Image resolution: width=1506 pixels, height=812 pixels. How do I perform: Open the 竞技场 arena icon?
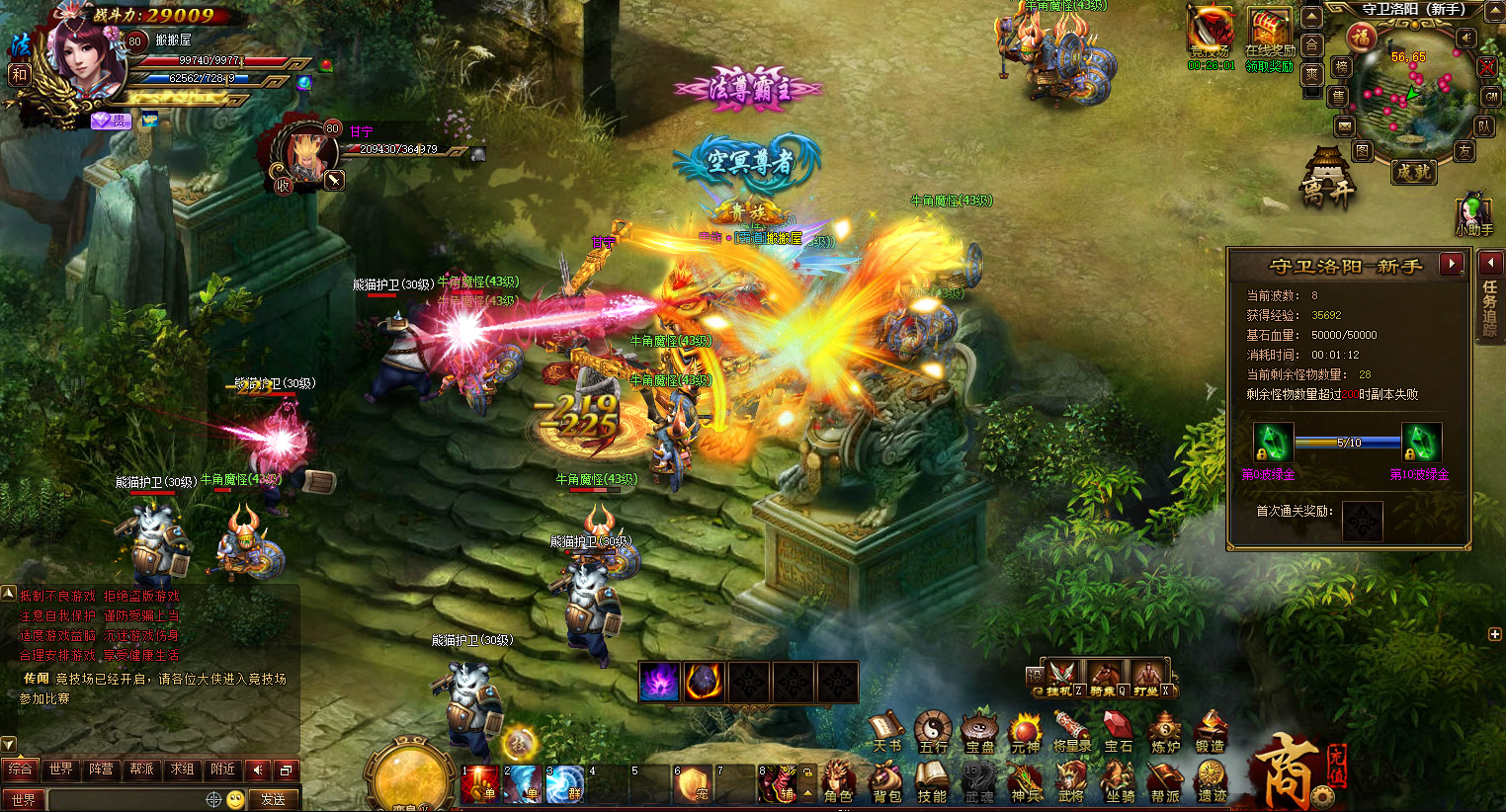tap(1211, 36)
